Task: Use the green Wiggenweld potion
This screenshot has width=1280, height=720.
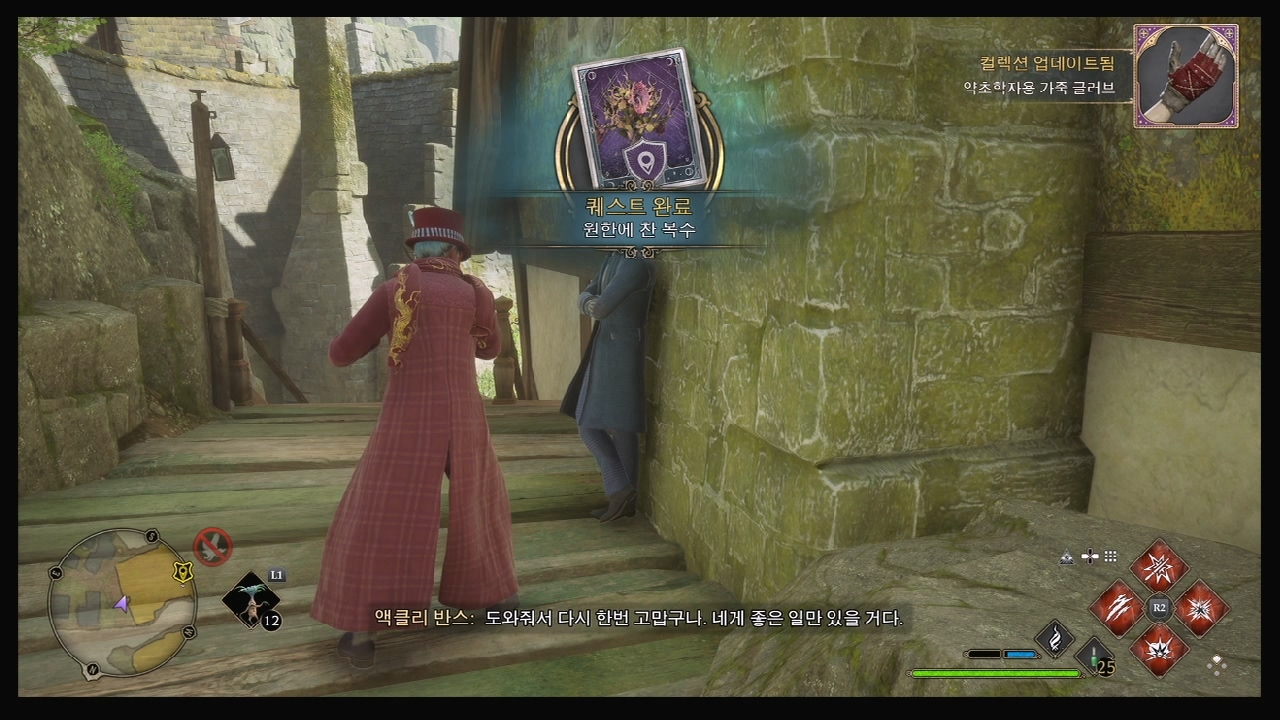Action: tap(1096, 659)
